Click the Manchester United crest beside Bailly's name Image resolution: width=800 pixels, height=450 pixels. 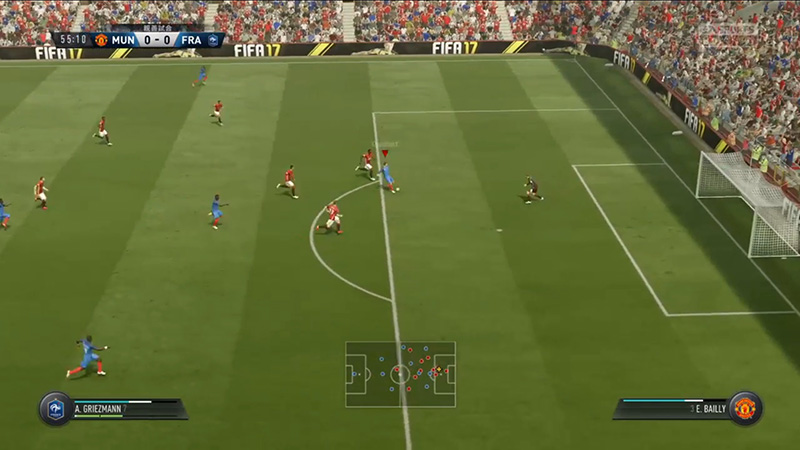pyautogui.click(x=745, y=408)
